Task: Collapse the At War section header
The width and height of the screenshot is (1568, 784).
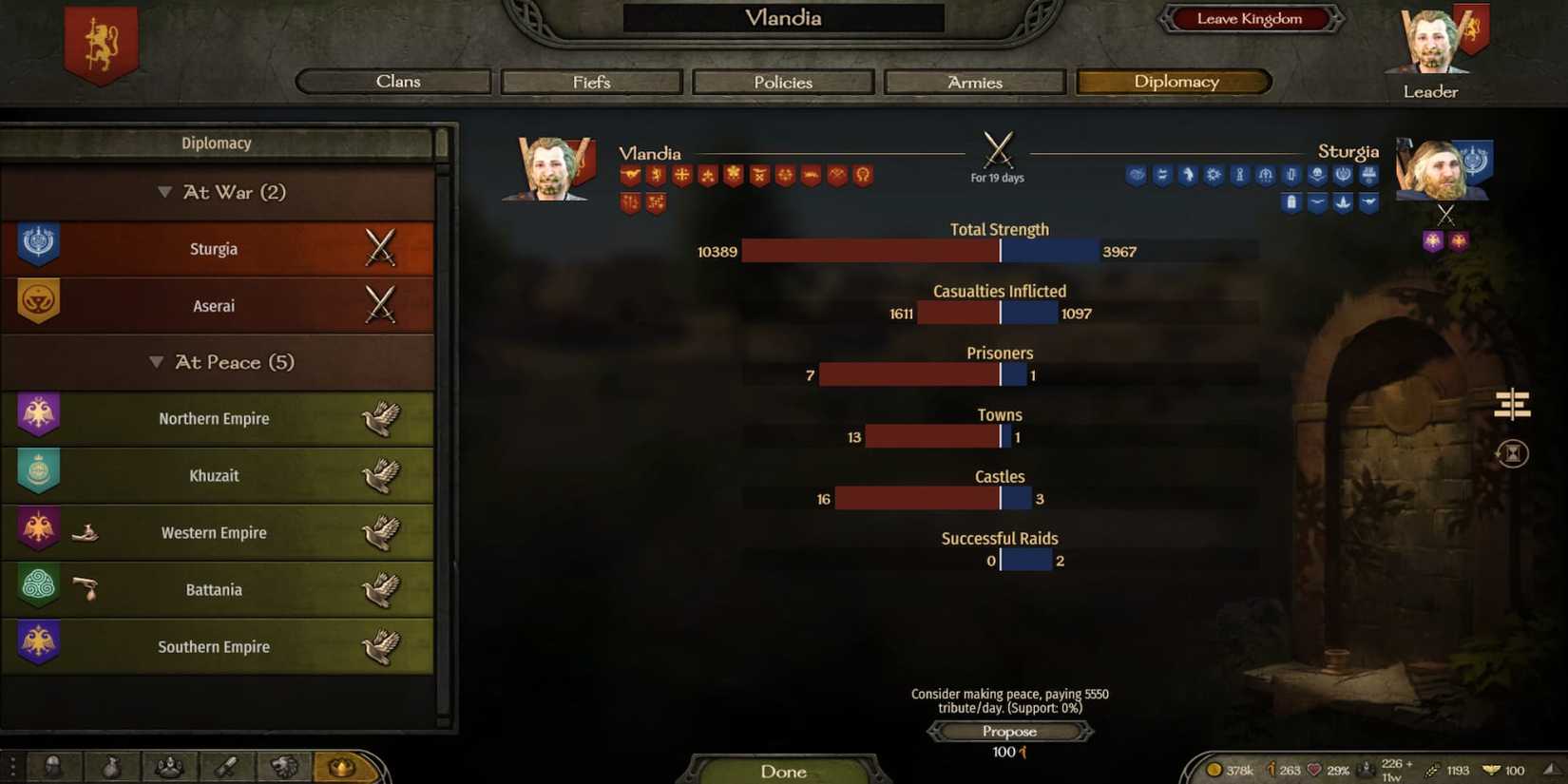Action: (x=219, y=192)
